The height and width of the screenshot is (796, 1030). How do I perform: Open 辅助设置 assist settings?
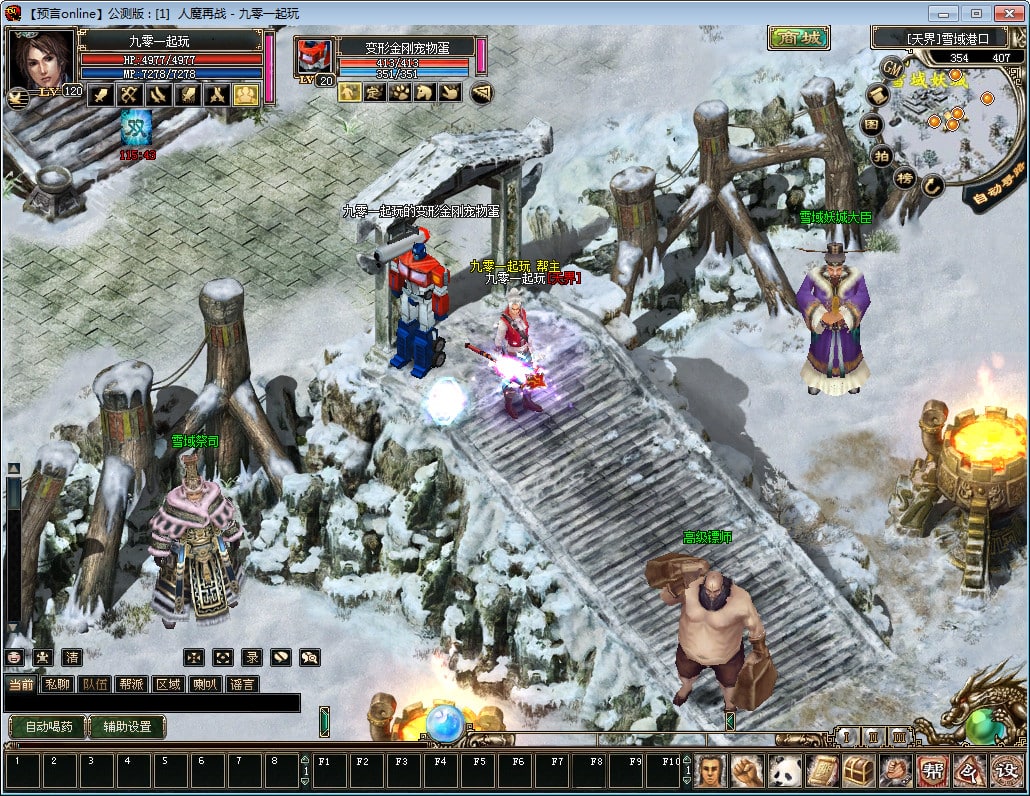pyautogui.click(x=127, y=727)
